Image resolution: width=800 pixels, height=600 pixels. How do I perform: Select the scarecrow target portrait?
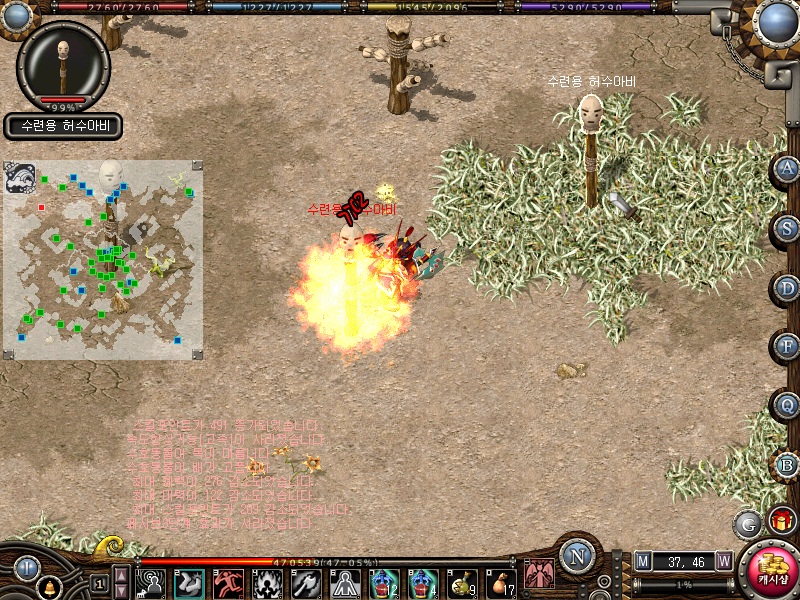tap(63, 63)
